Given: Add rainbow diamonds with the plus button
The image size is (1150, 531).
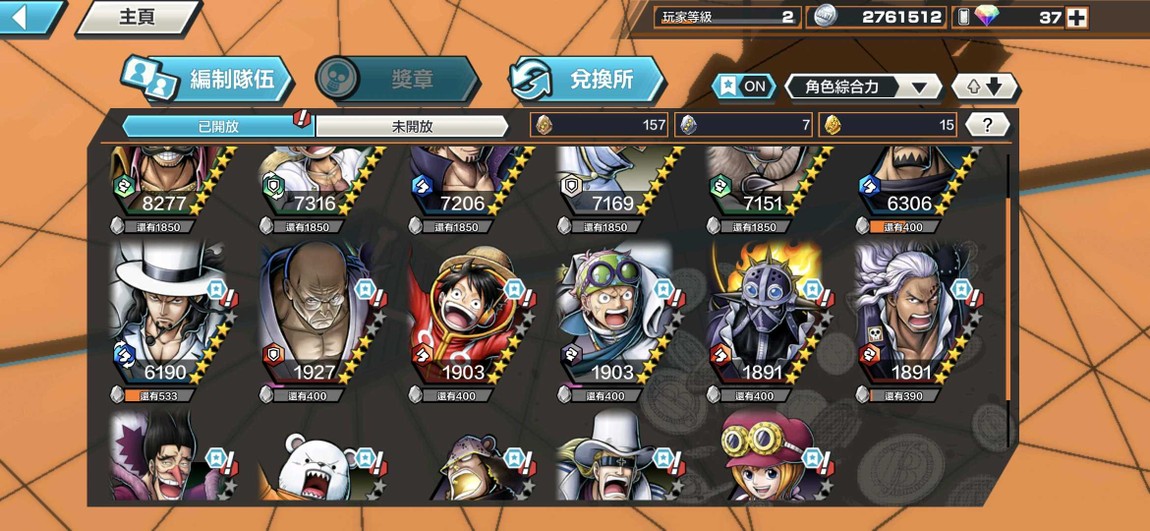Looking at the screenshot, I should coord(1076,17).
